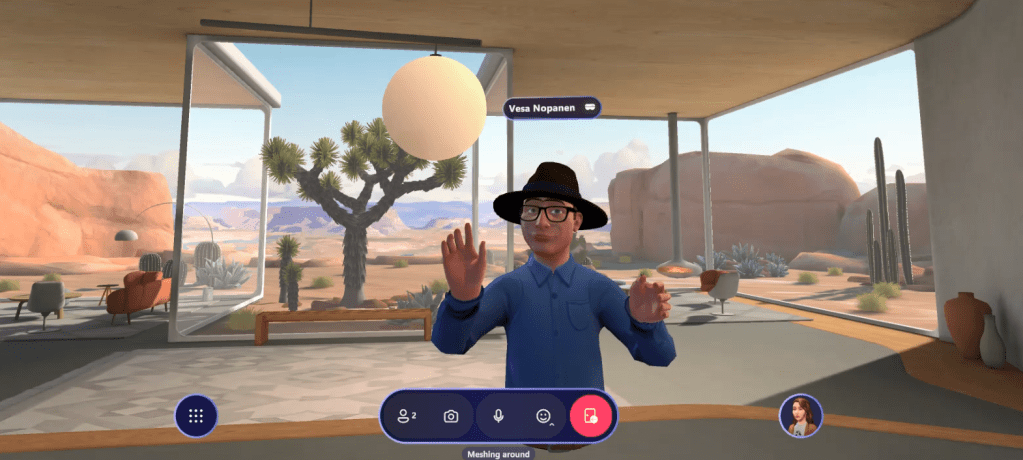
Task: Open the grid menu button
Action: click(196, 416)
